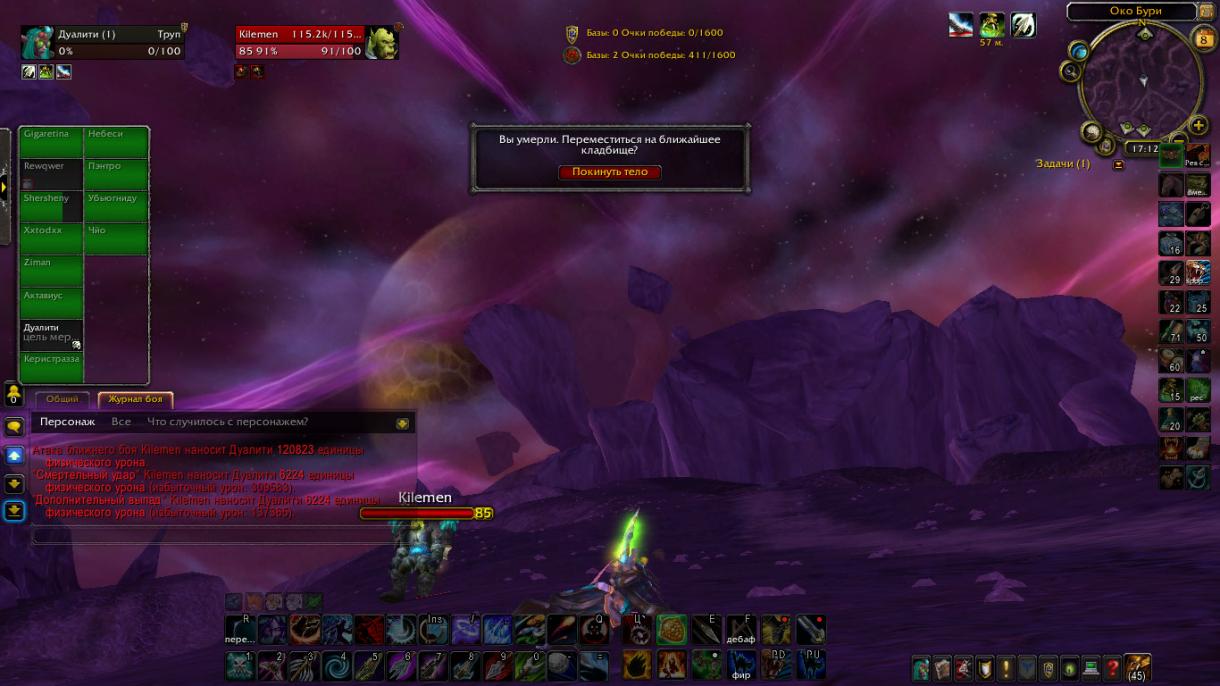1220x686 pixels.
Task: Target raid member Ziman
Action: (x=51, y=270)
